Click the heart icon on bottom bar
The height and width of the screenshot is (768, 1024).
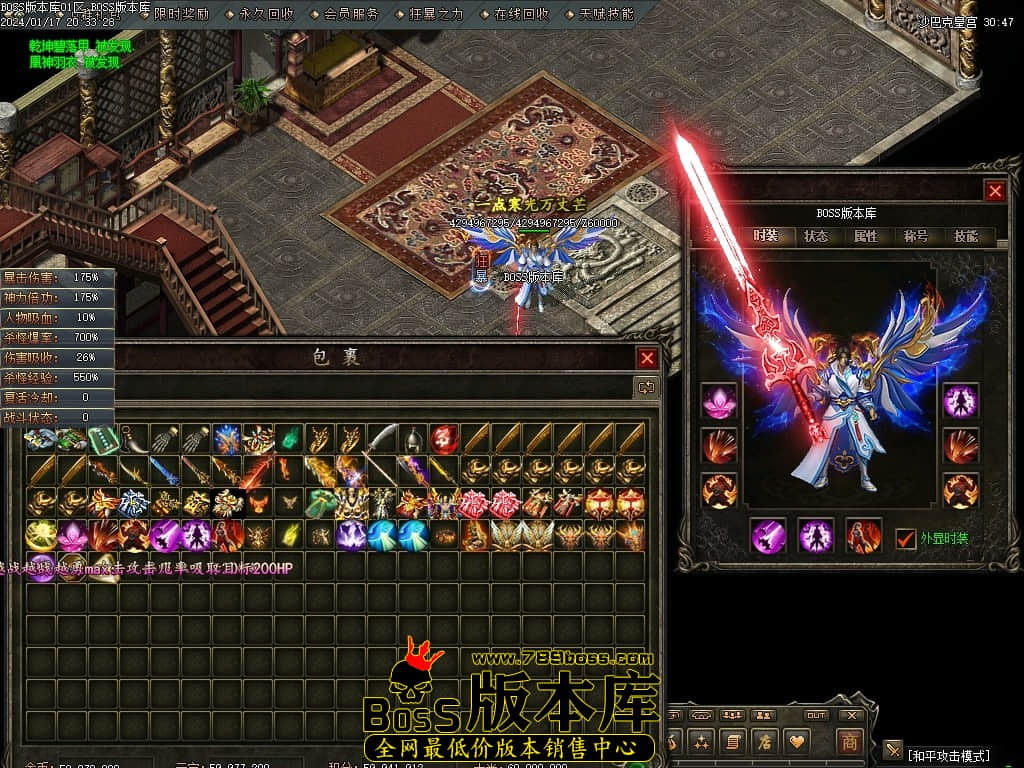point(797,742)
